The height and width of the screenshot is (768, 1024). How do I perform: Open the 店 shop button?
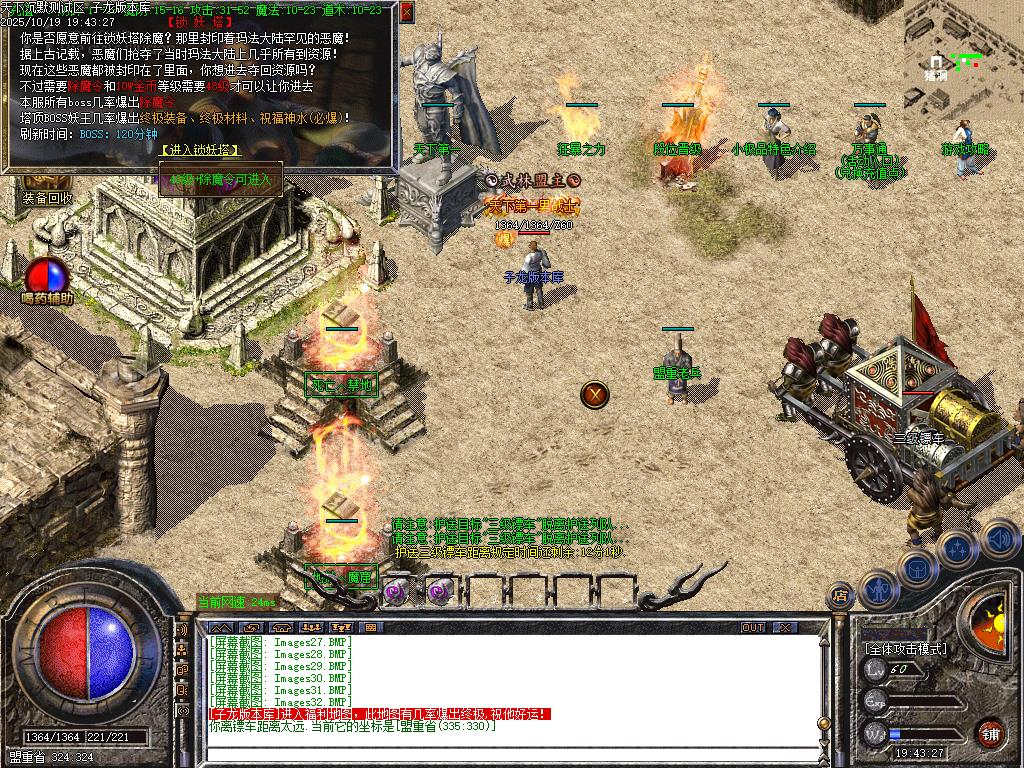click(839, 595)
